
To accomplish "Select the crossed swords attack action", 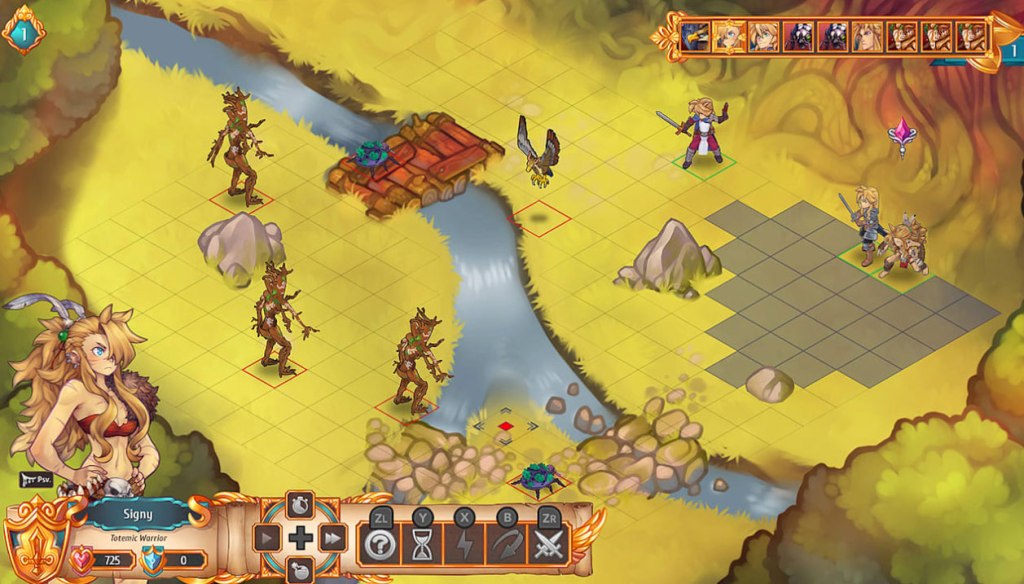I will [549, 544].
